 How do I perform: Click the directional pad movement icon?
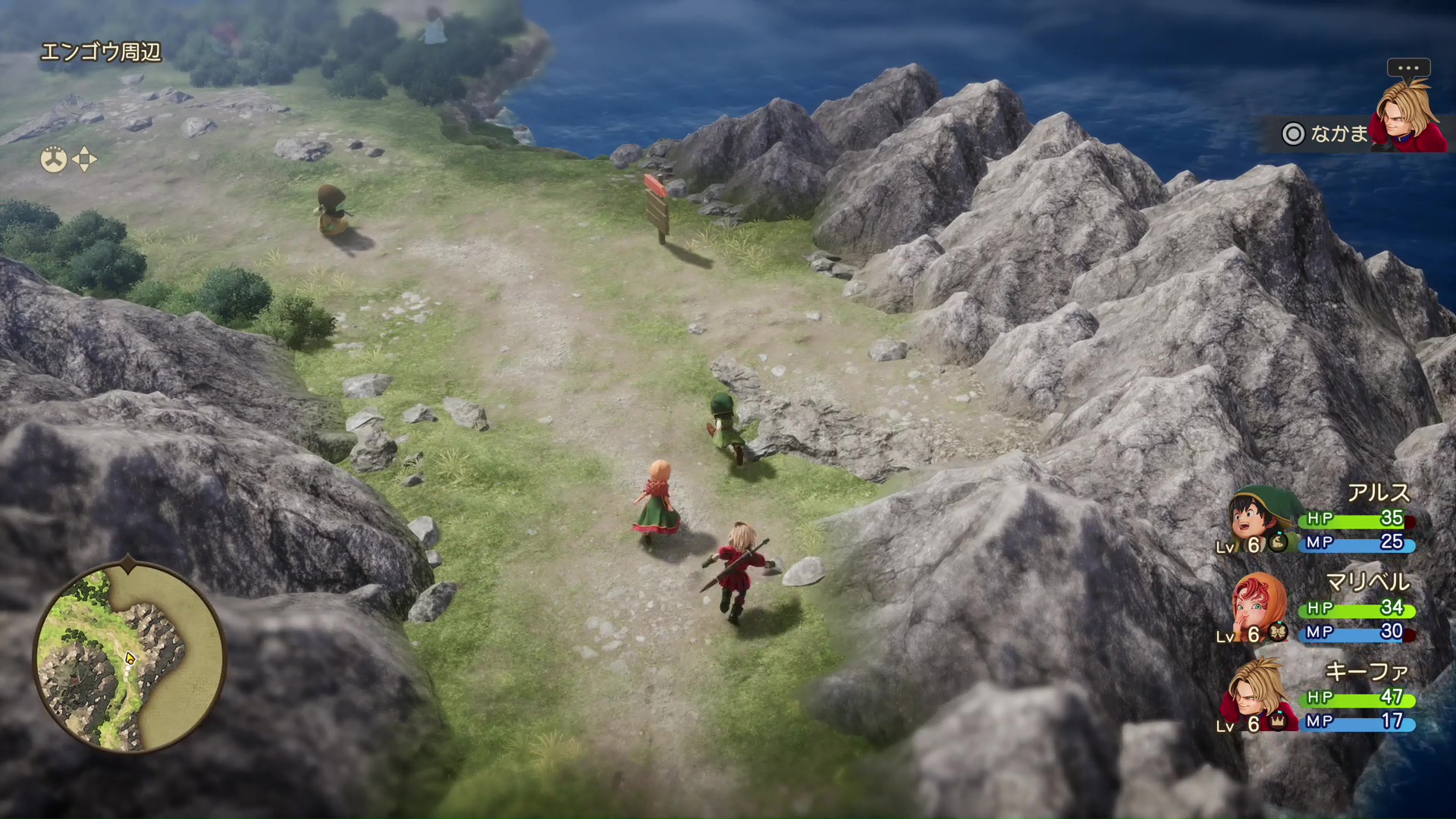83,158
